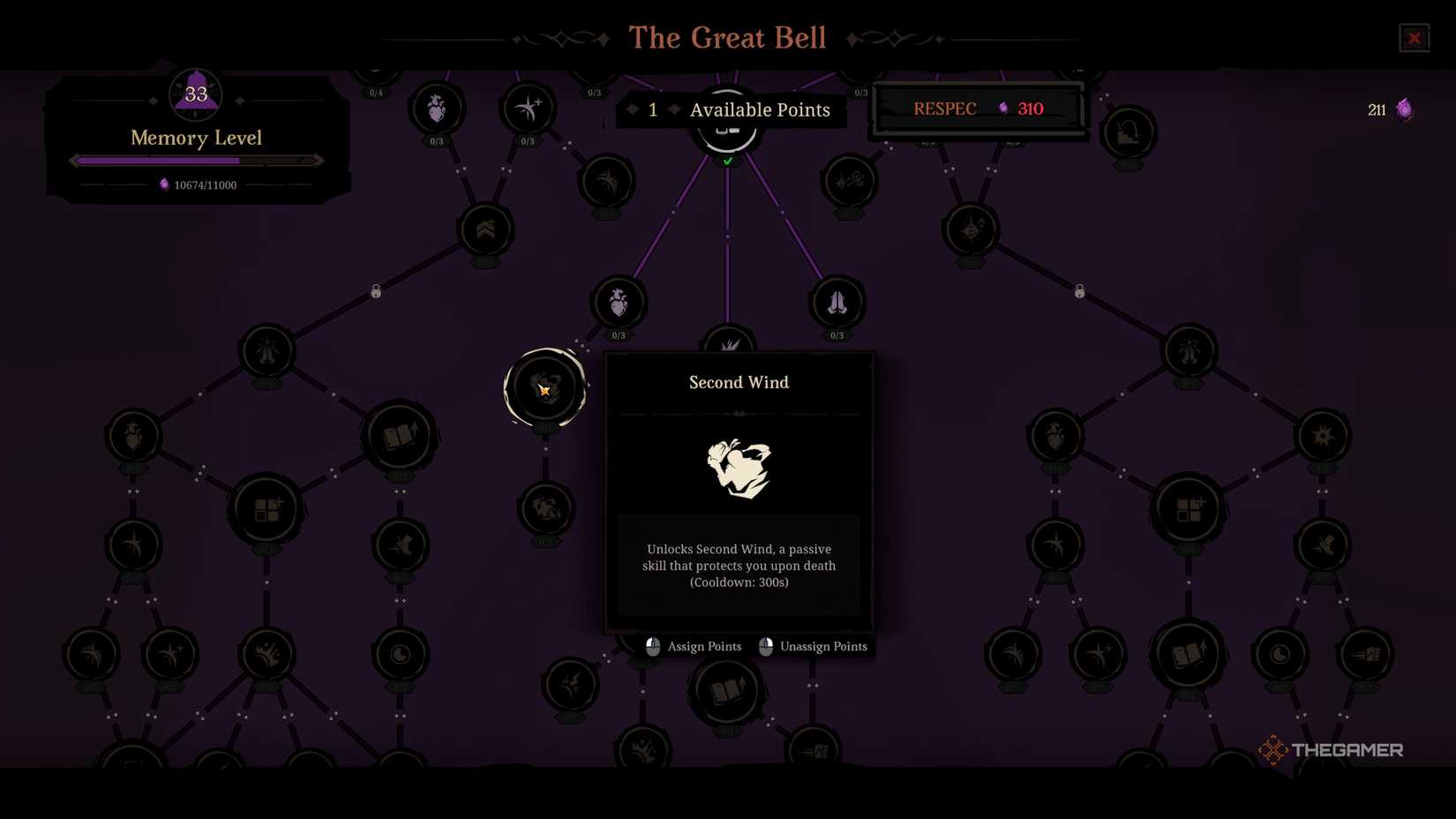Click the Memory Level progress bar

[196, 160]
